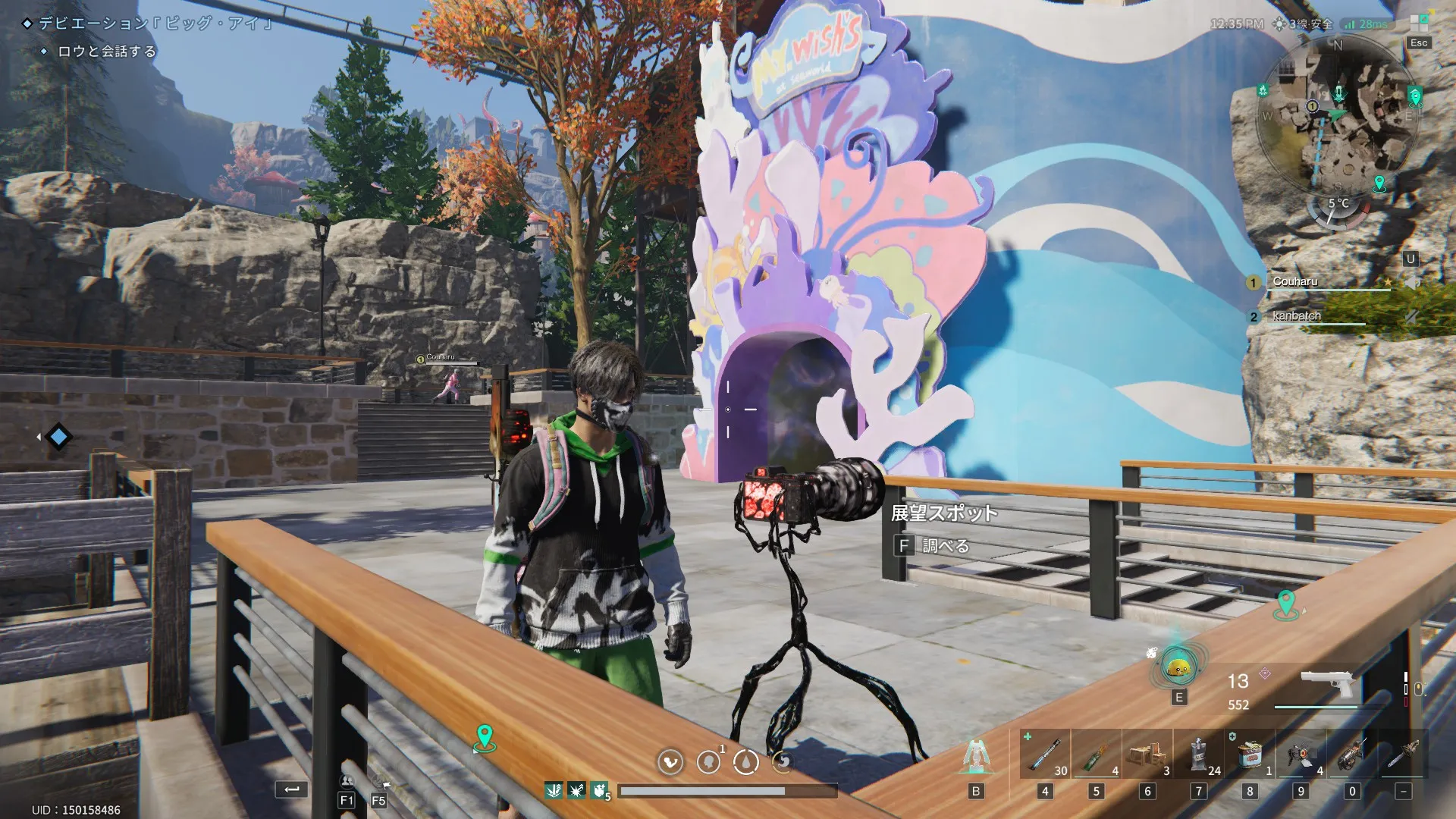Toggle the voice speaker icon beside Couharu

pyautogui.click(x=1411, y=283)
